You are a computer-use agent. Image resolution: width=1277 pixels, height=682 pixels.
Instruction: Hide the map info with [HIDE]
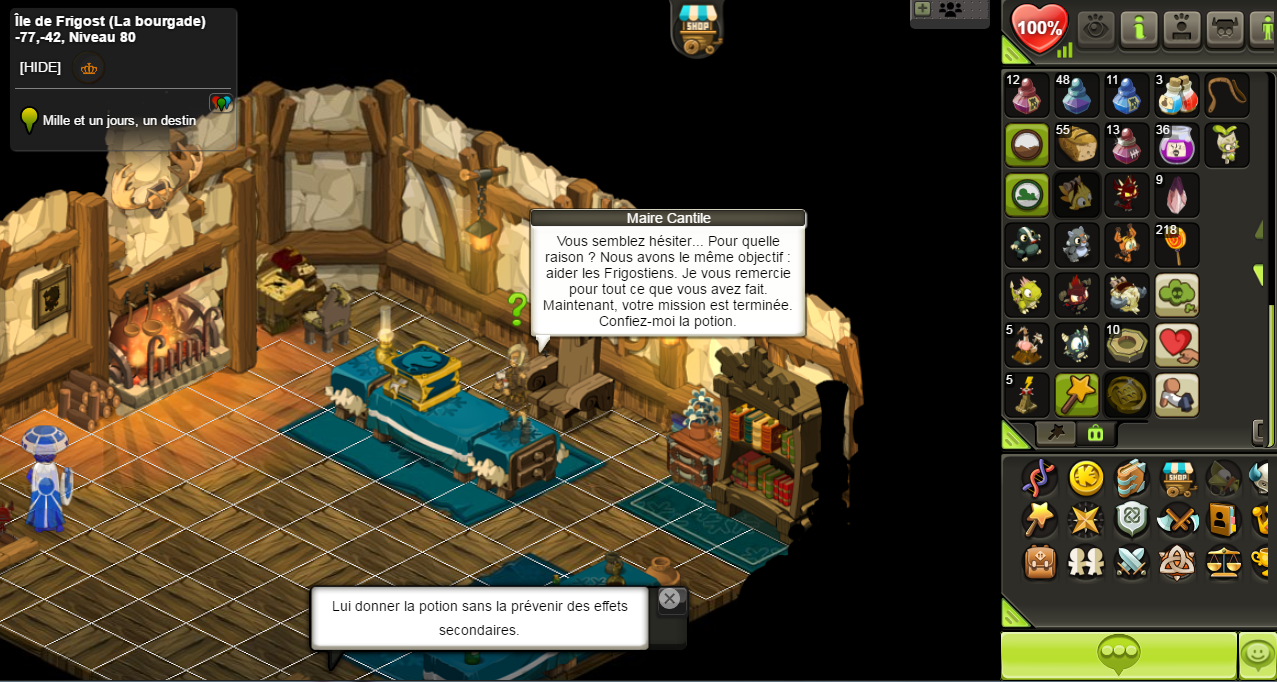[40, 68]
